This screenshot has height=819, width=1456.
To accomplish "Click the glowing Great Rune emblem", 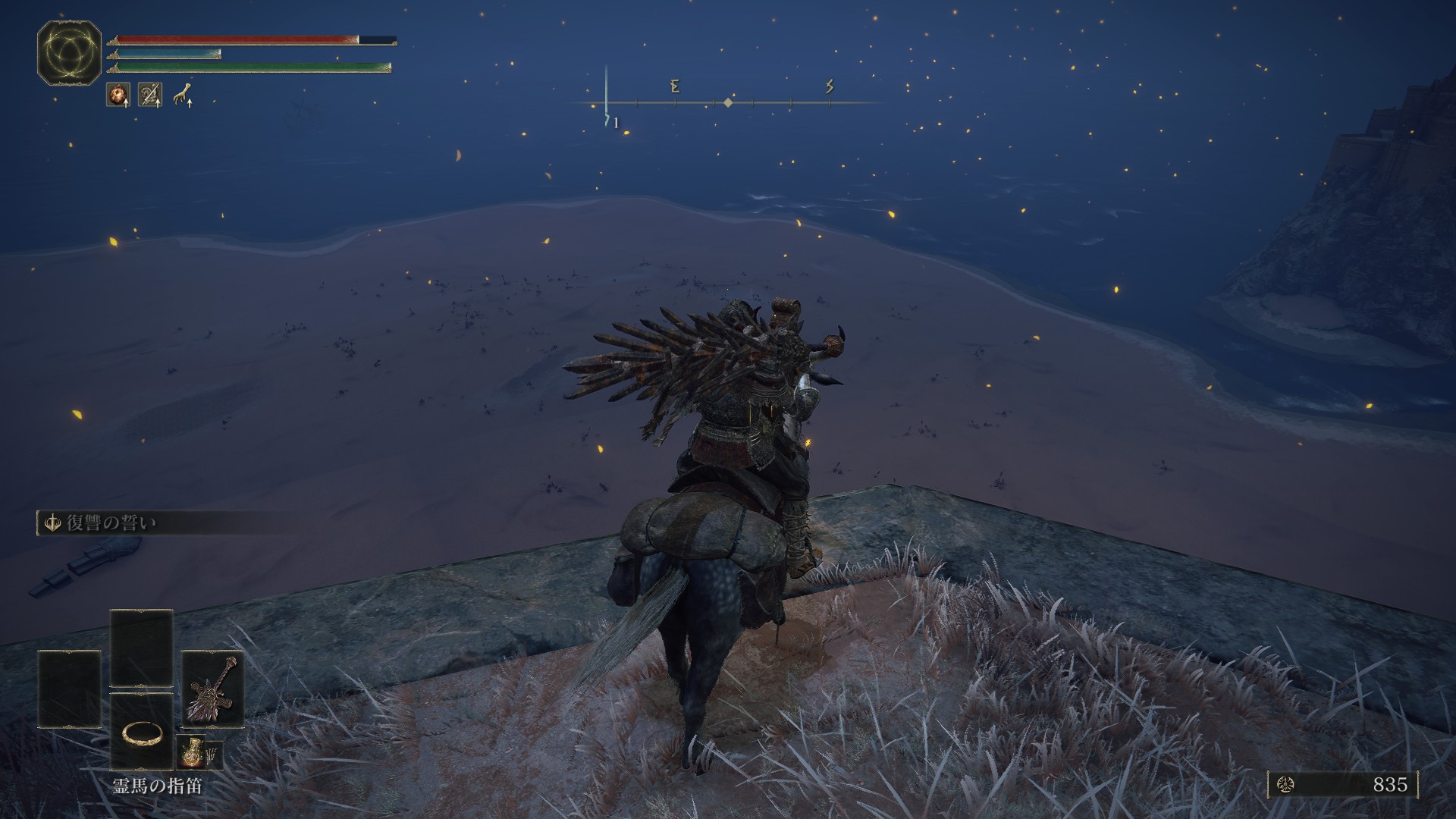I will click(69, 52).
